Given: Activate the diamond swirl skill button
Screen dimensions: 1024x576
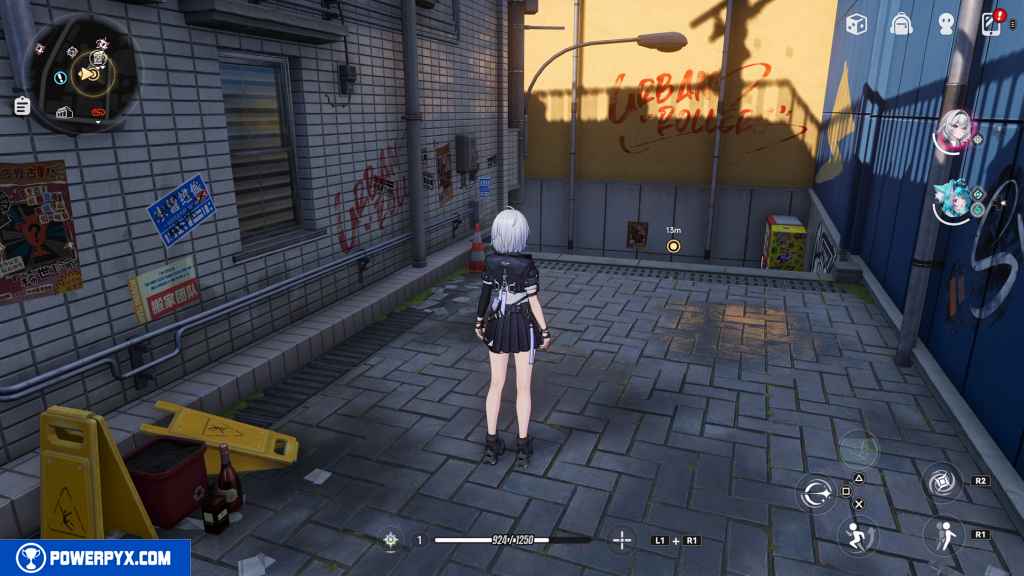Looking at the screenshot, I should pyautogui.click(x=941, y=482).
